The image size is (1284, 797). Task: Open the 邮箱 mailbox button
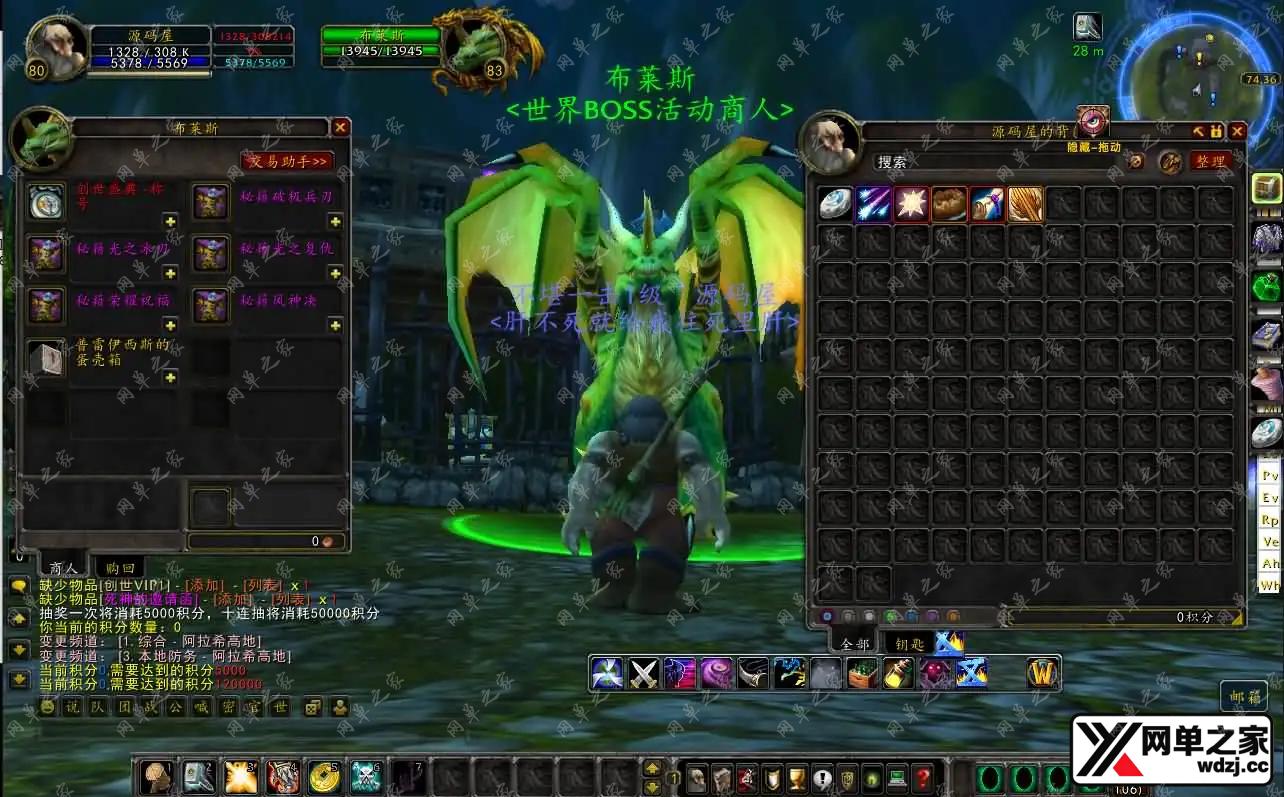1244,696
